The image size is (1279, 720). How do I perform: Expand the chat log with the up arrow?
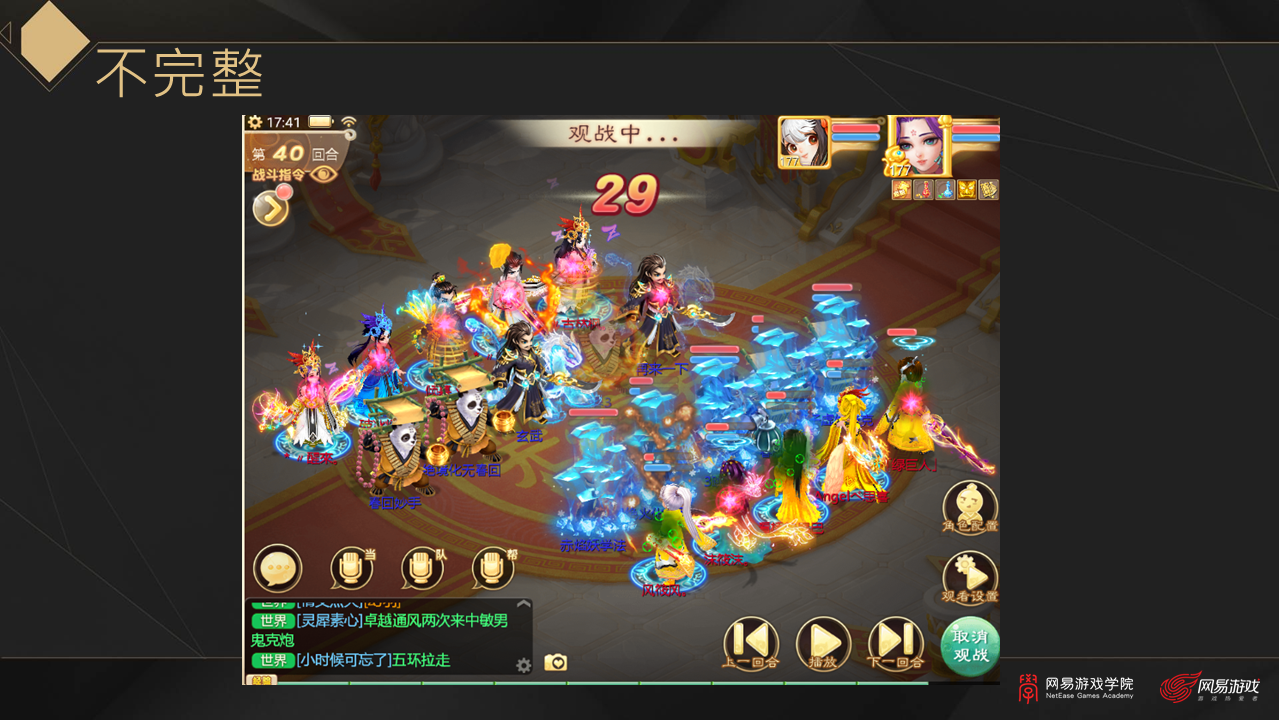tap(523, 604)
